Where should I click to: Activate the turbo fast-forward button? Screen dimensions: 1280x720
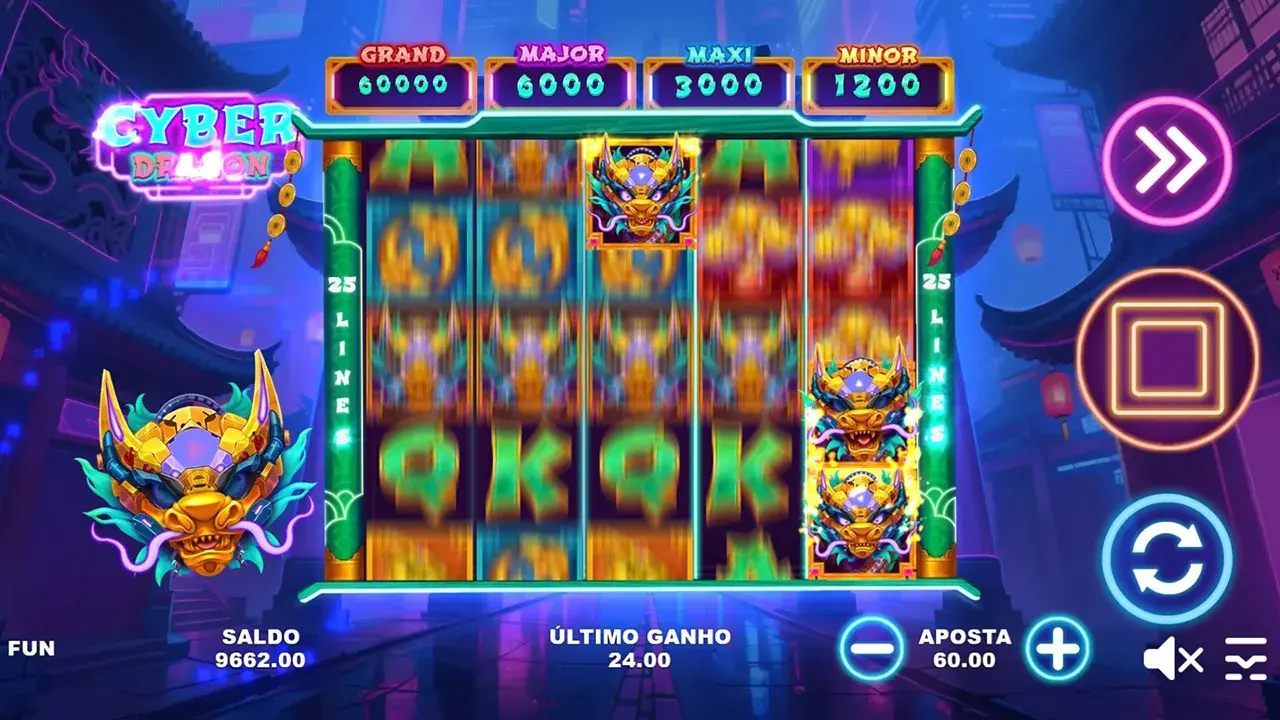click(1167, 161)
